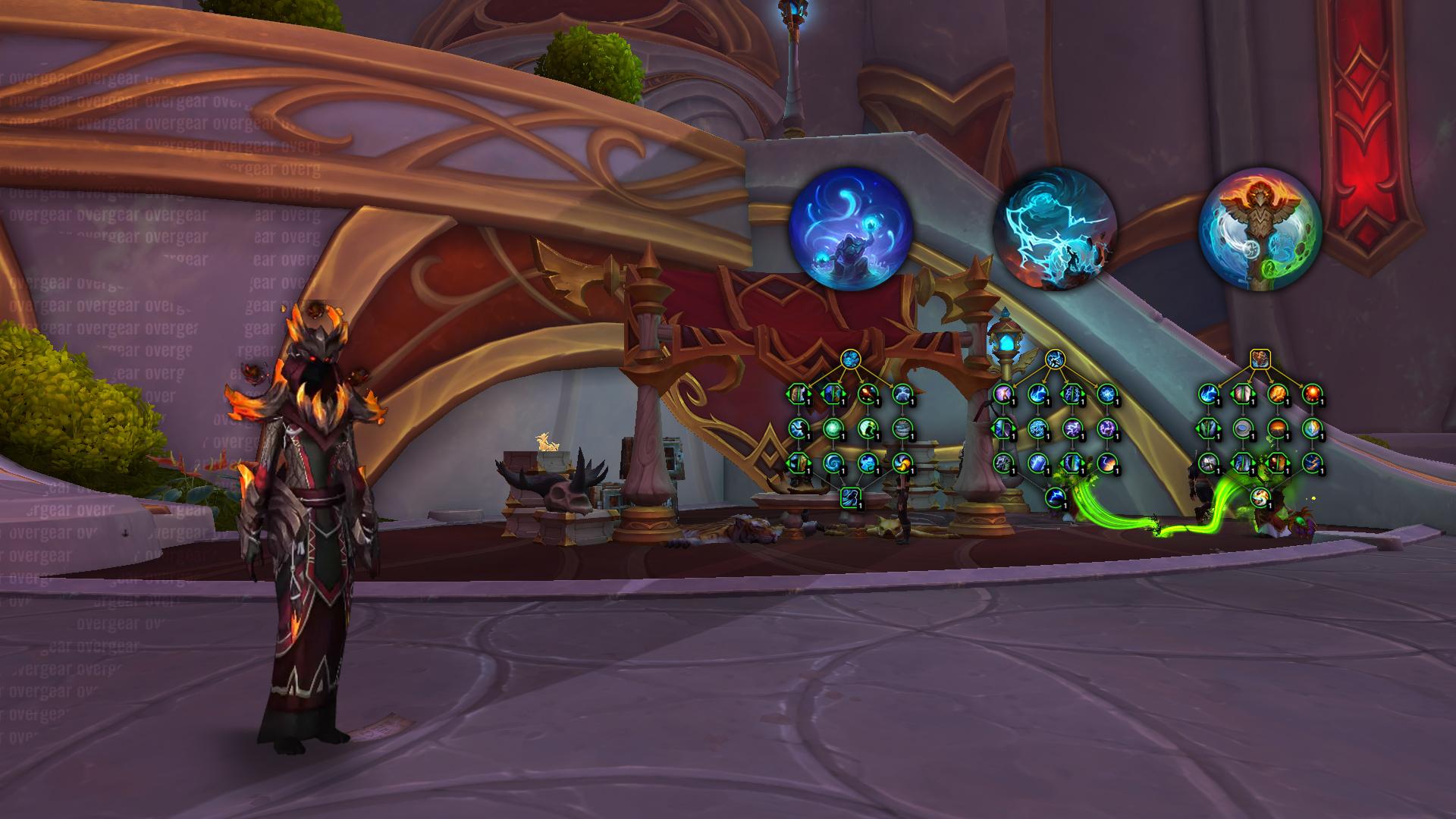
Task: Select the yellow-ringed top node of the middle tree
Action: coord(1055,358)
